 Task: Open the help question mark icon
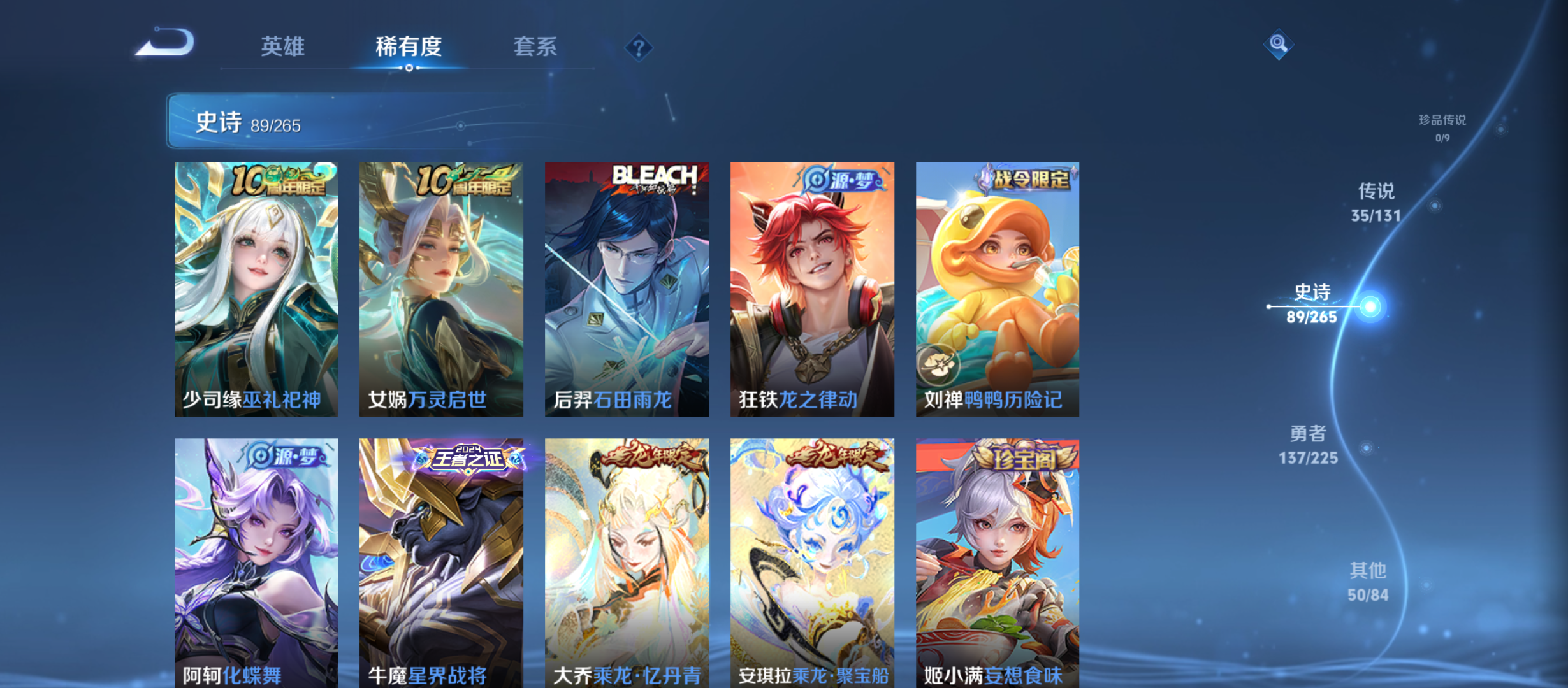[x=639, y=47]
